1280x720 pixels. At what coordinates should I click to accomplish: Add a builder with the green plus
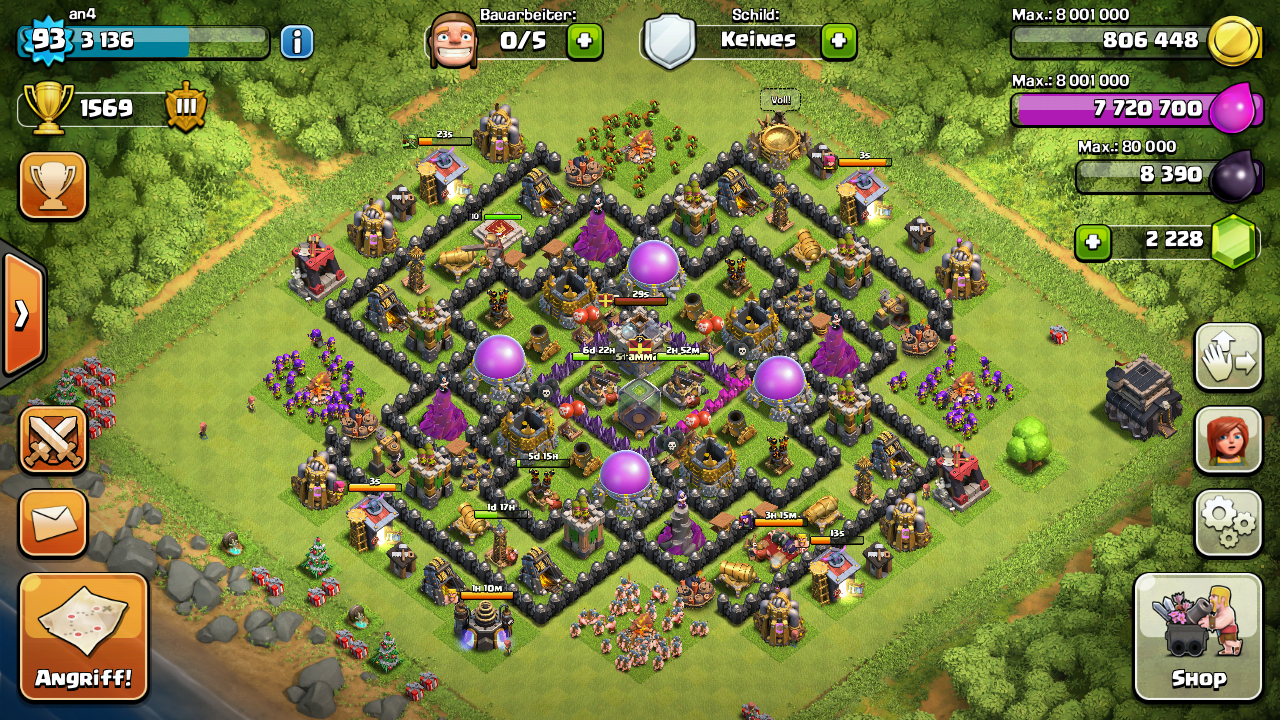pyautogui.click(x=585, y=41)
